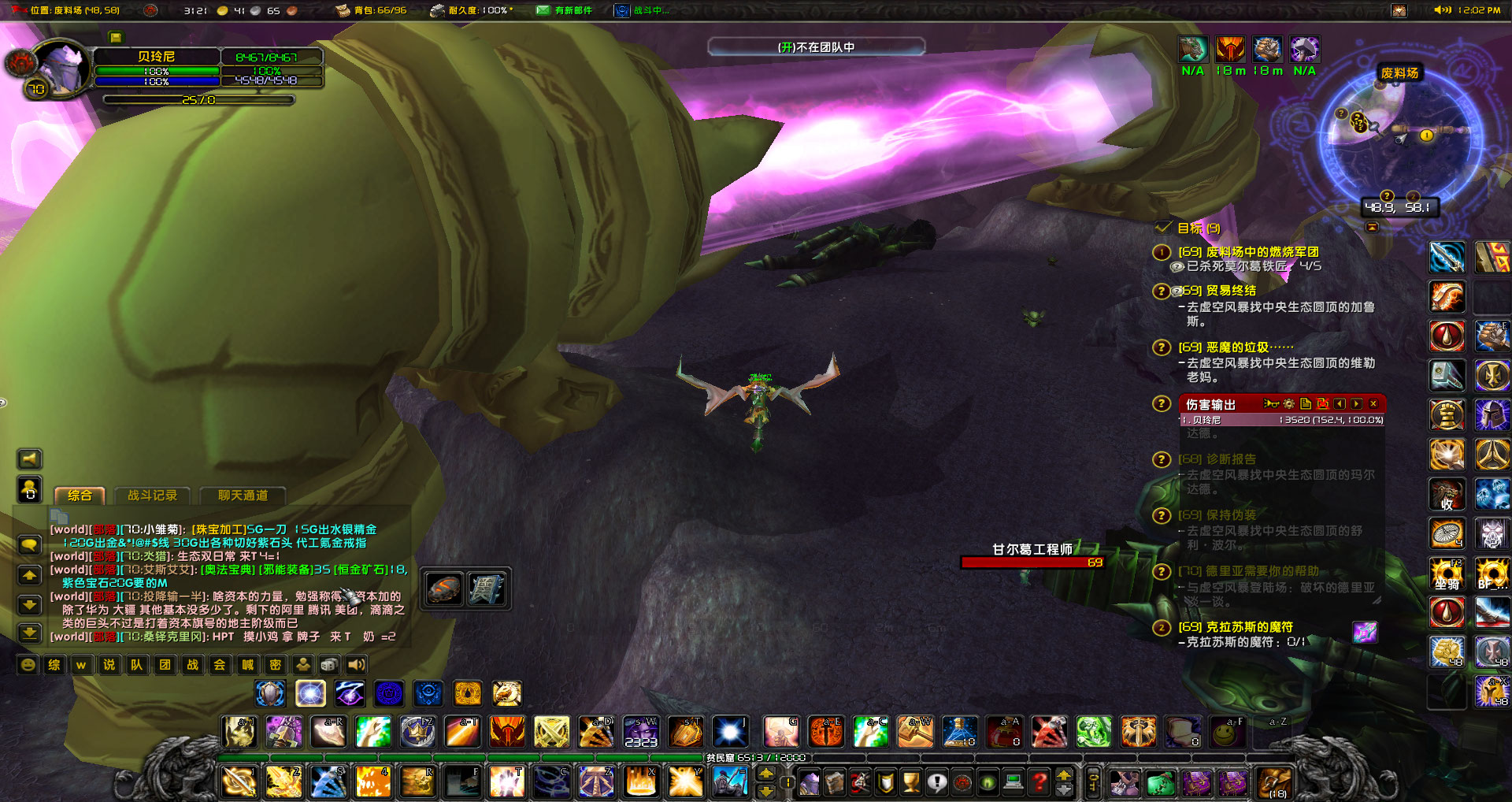Toggle the 目标 quest tracker checkbox
Image resolution: width=1512 pixels, height=802 pixels.
(x=1163, y=228)
